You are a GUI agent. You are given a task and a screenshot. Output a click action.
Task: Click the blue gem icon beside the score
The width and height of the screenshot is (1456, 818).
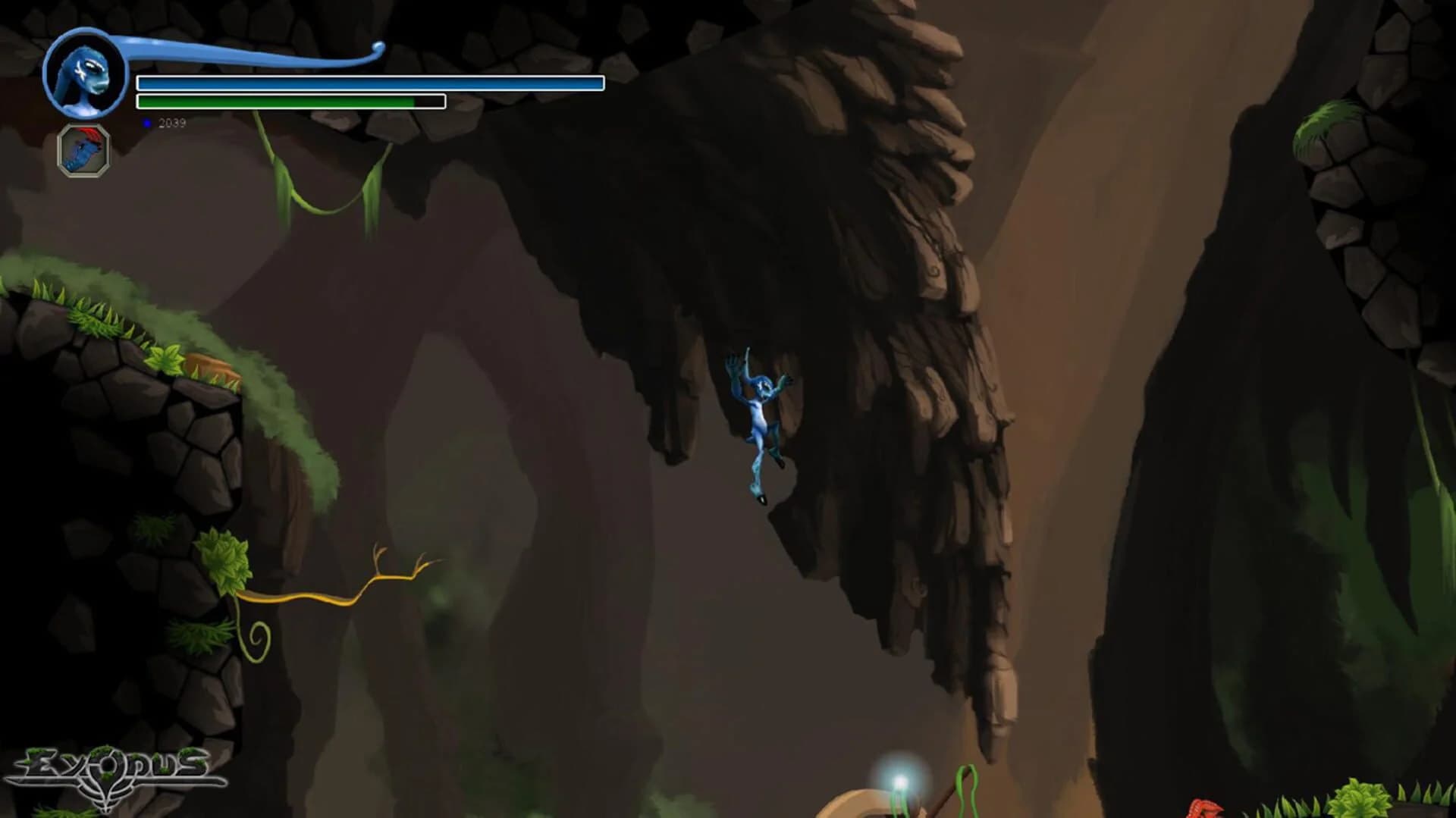click(146, 122)
